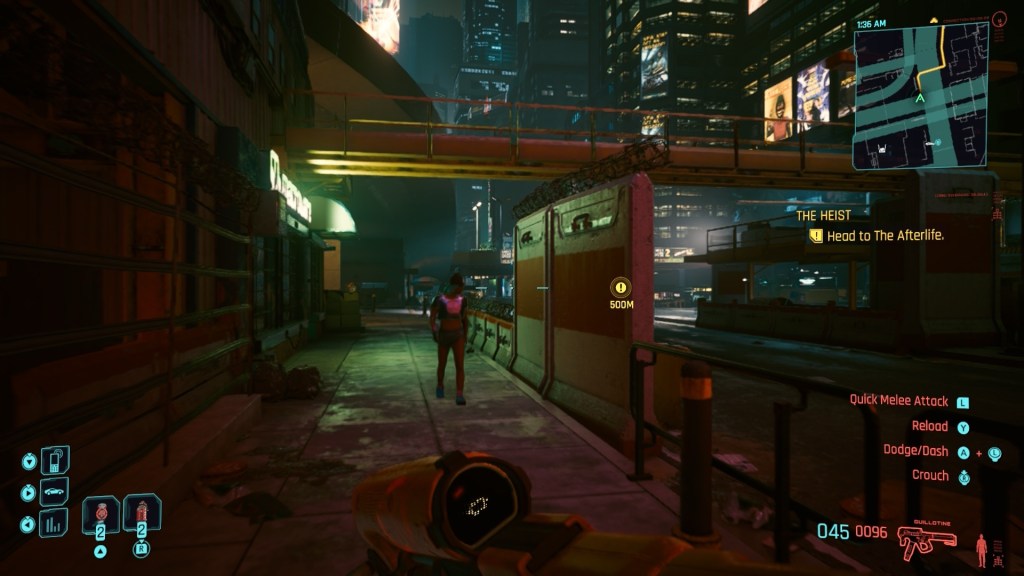Use the round red consumable item slot
Screen dimensions: 1024x576
coord(101,514)
